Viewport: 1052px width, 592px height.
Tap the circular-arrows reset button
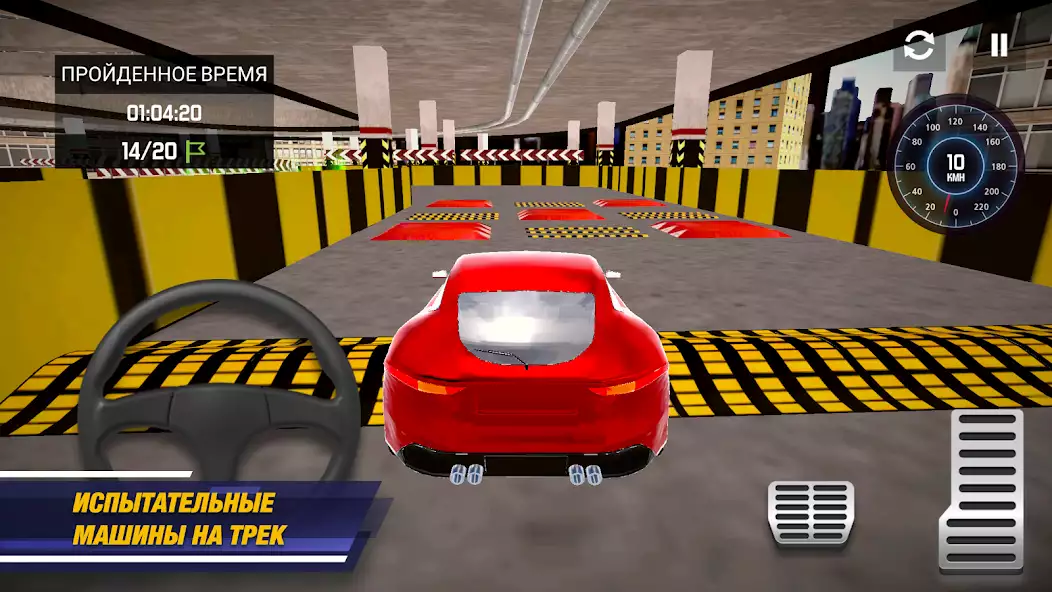[x=919, y=46]
